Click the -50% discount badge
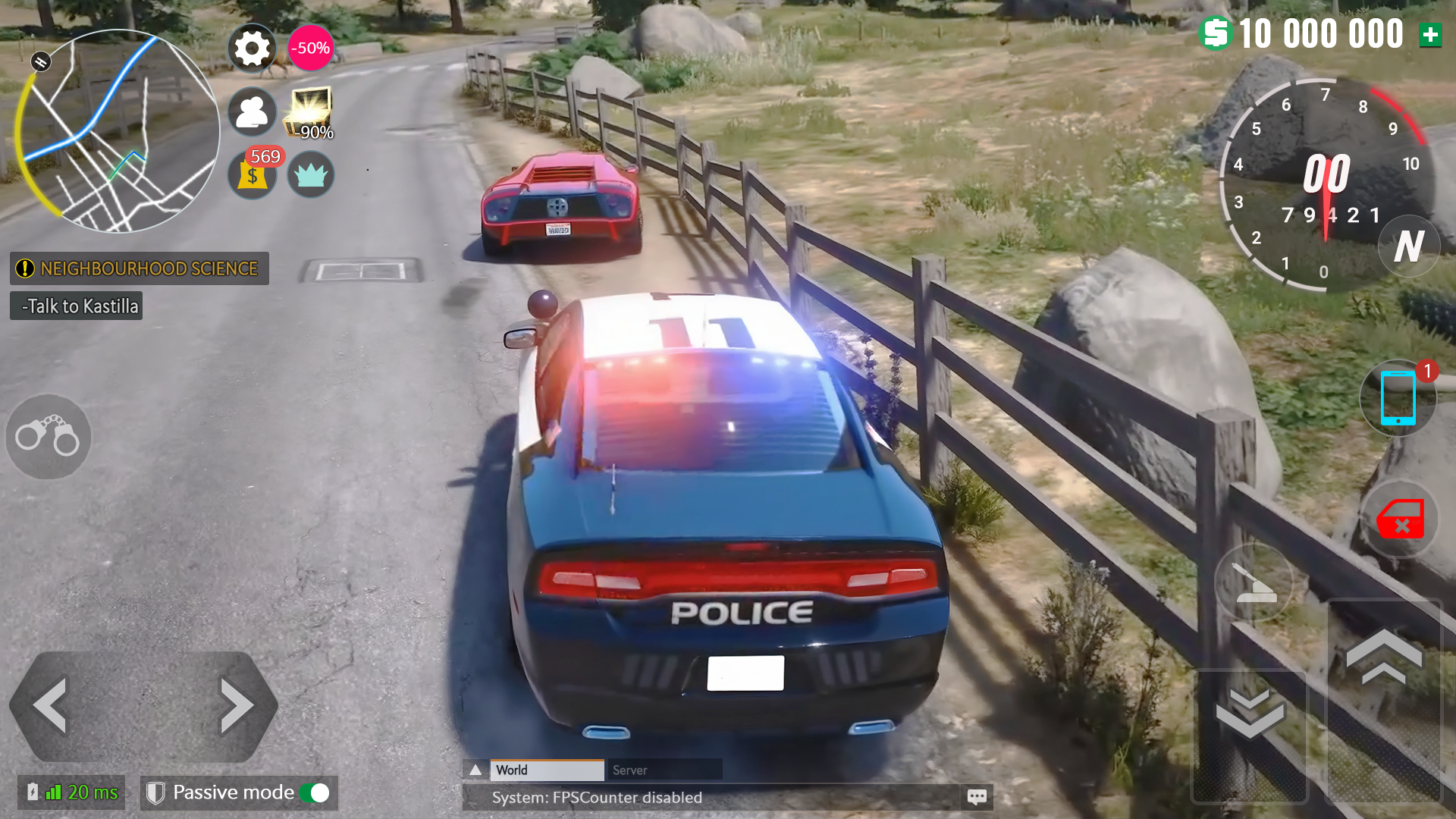Image resolution: width=1456 pixels, height=819 pixels. coord(309,47)
